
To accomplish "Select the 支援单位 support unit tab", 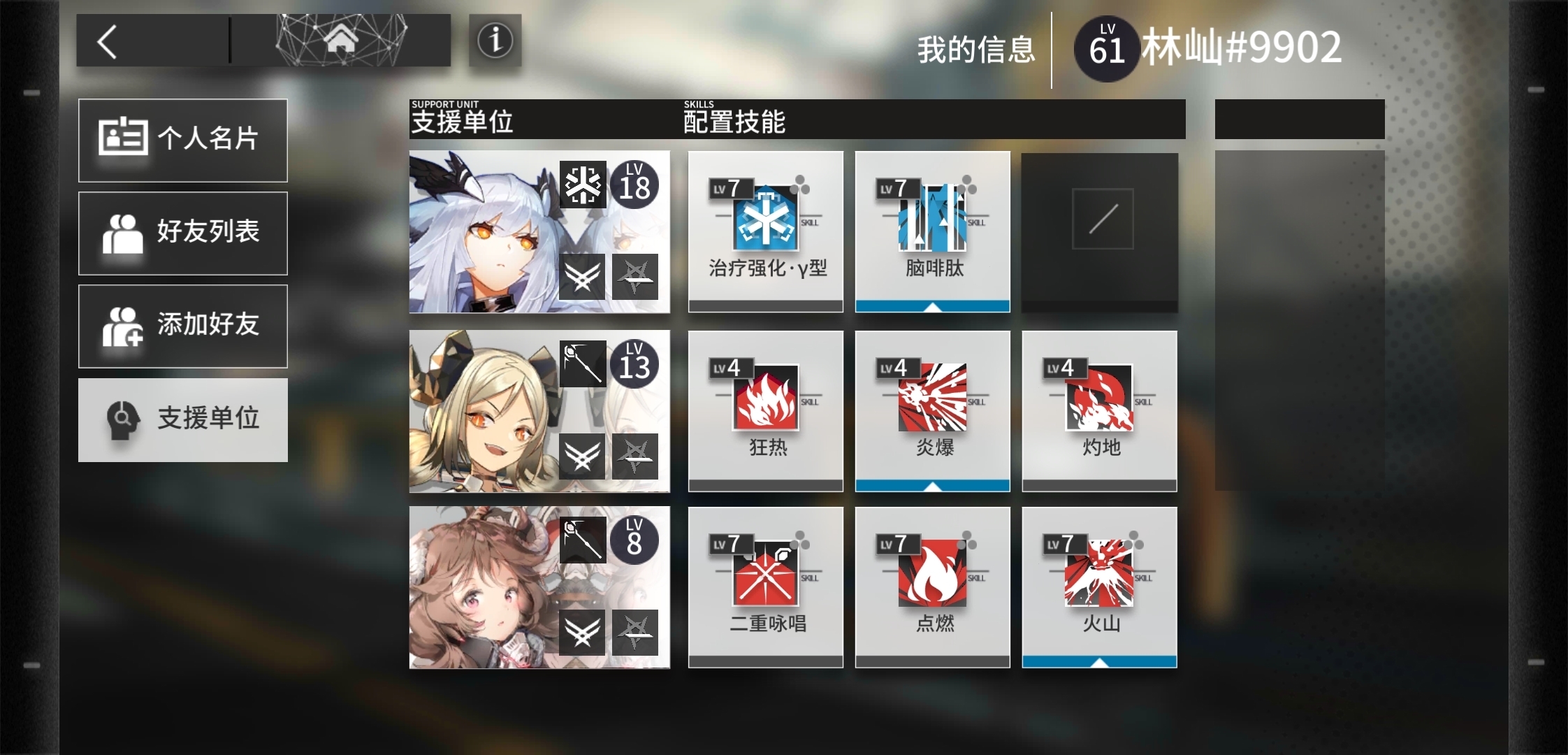I will point(183,419).
